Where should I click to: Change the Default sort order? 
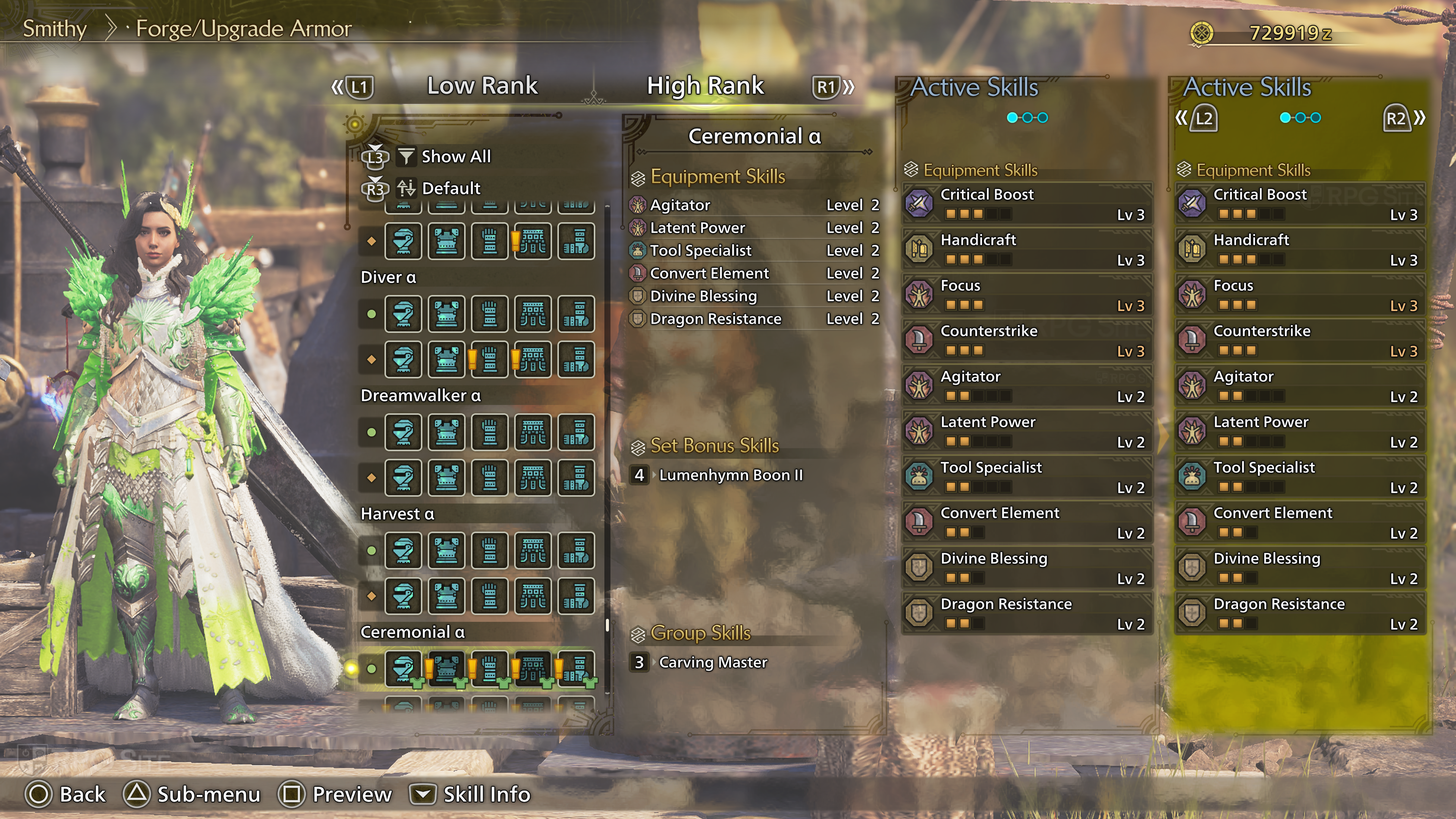point(450,188)
